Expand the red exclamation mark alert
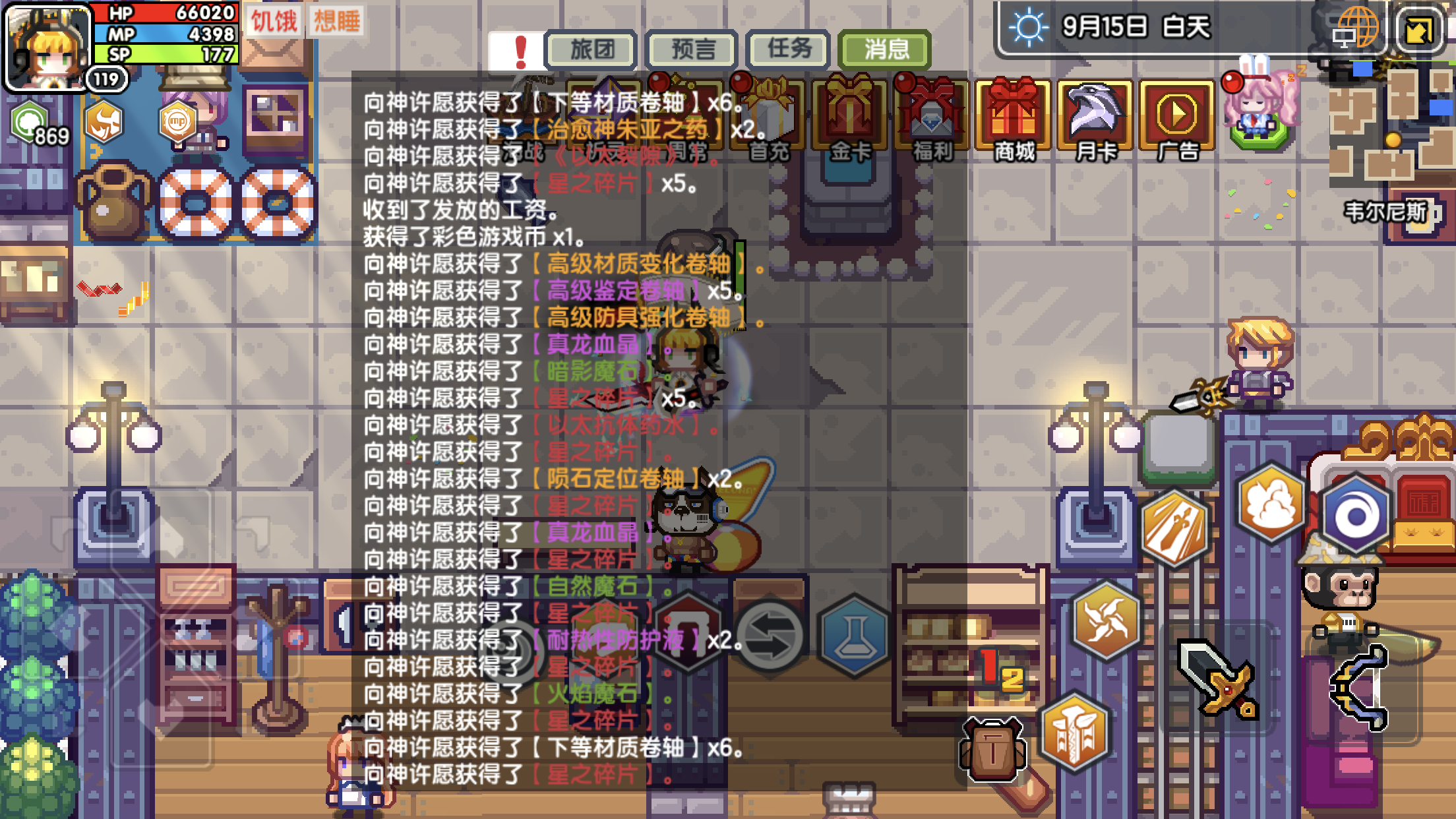The width and height of the screenshot is (1456, 819). point(520,50)
